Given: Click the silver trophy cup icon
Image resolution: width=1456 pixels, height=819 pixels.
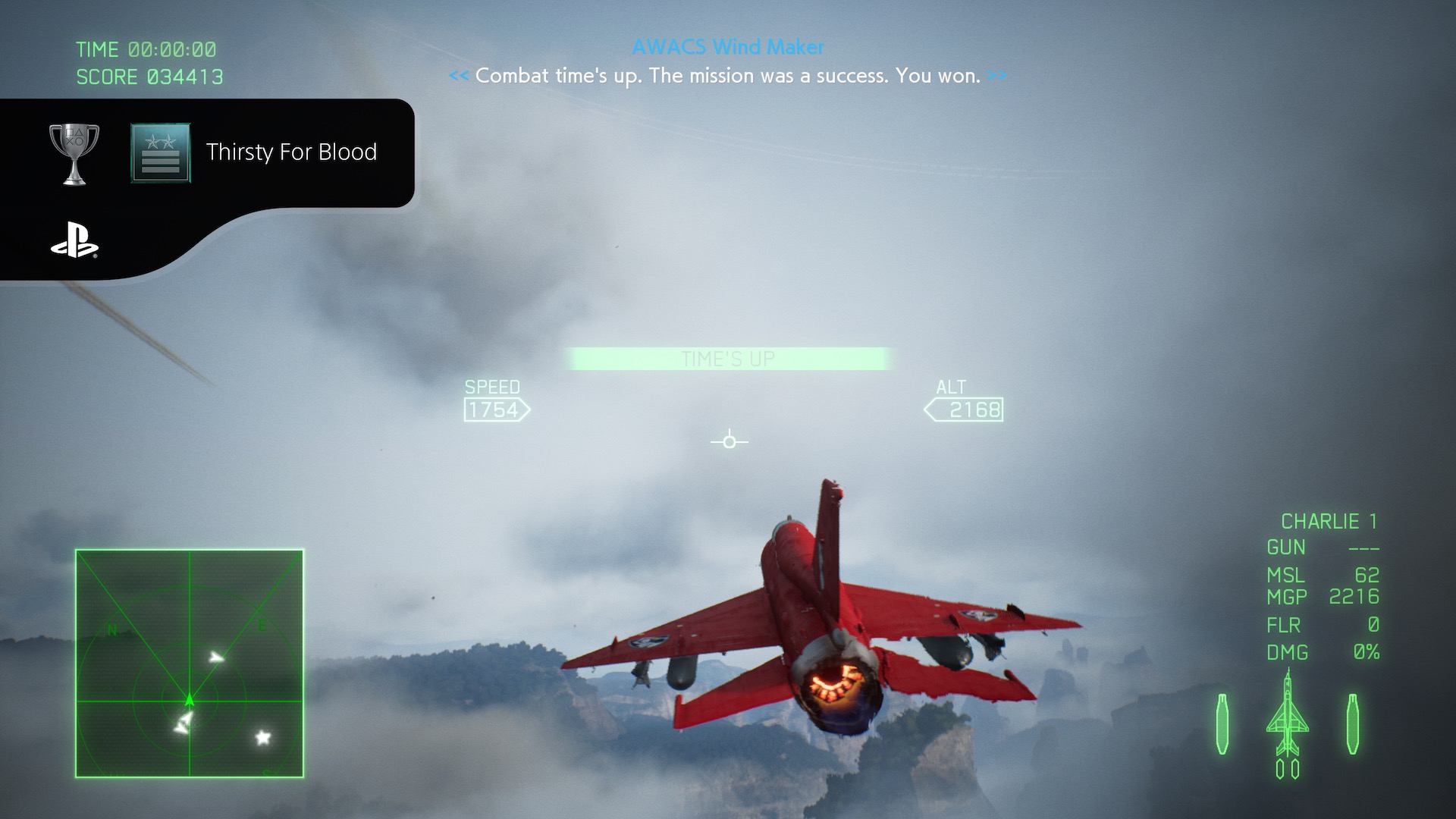Looking at the screenshot, I should pyautogui.click(x=74, y=154).
